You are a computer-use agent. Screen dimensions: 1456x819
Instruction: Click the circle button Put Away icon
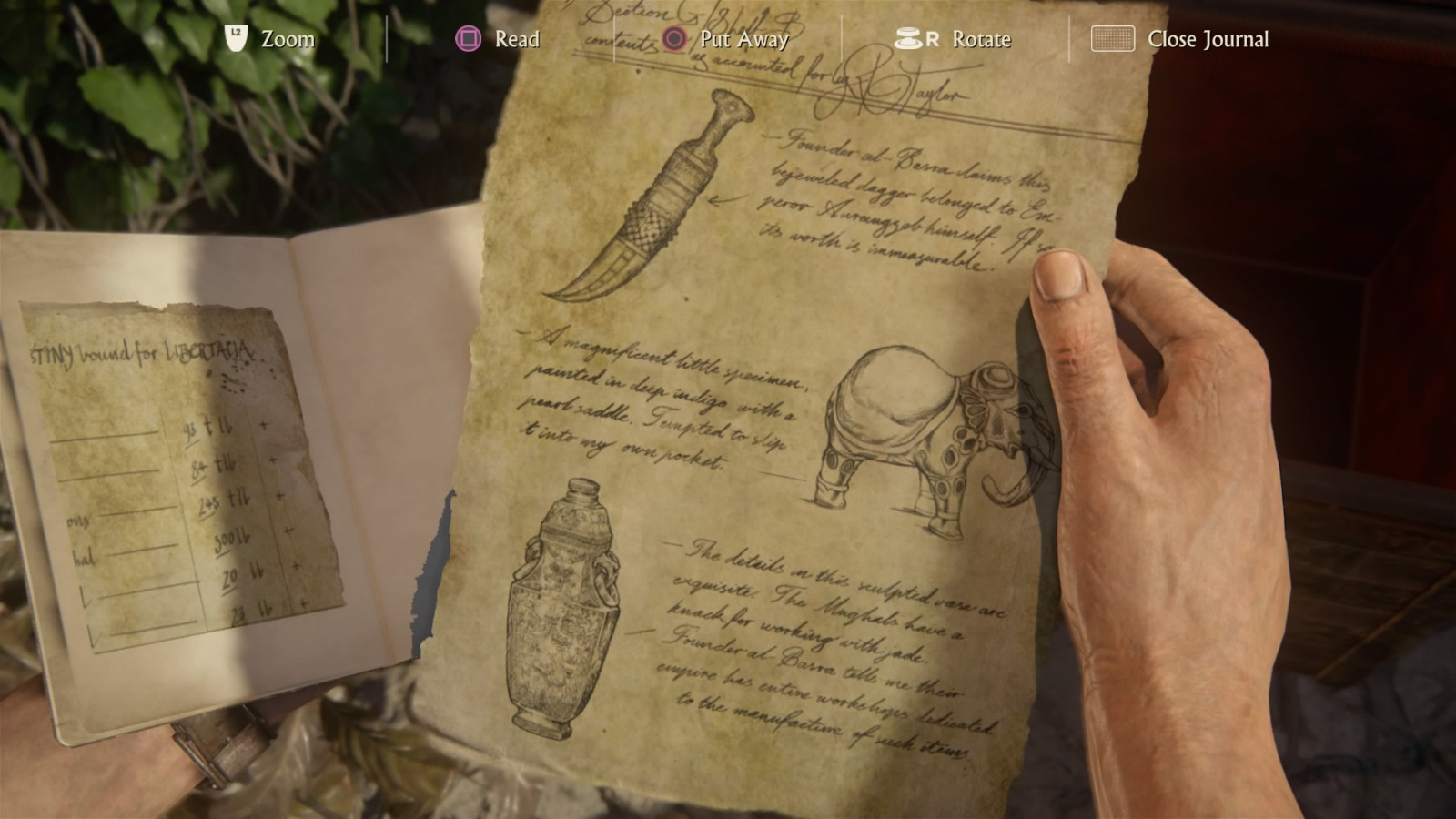pyautogui.click(x=674, y=39)
